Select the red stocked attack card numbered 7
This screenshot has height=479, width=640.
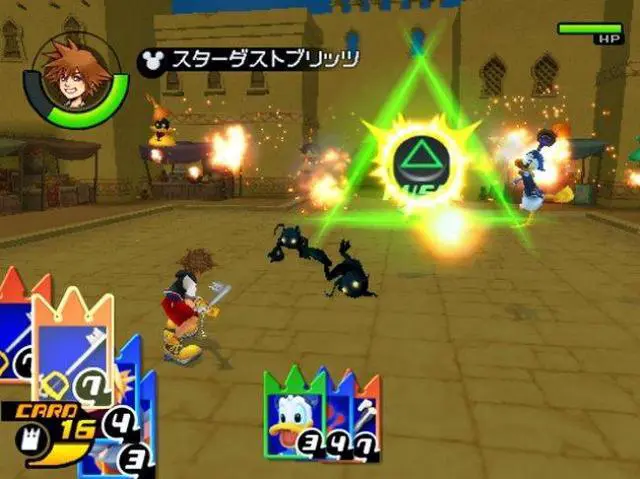367,420
